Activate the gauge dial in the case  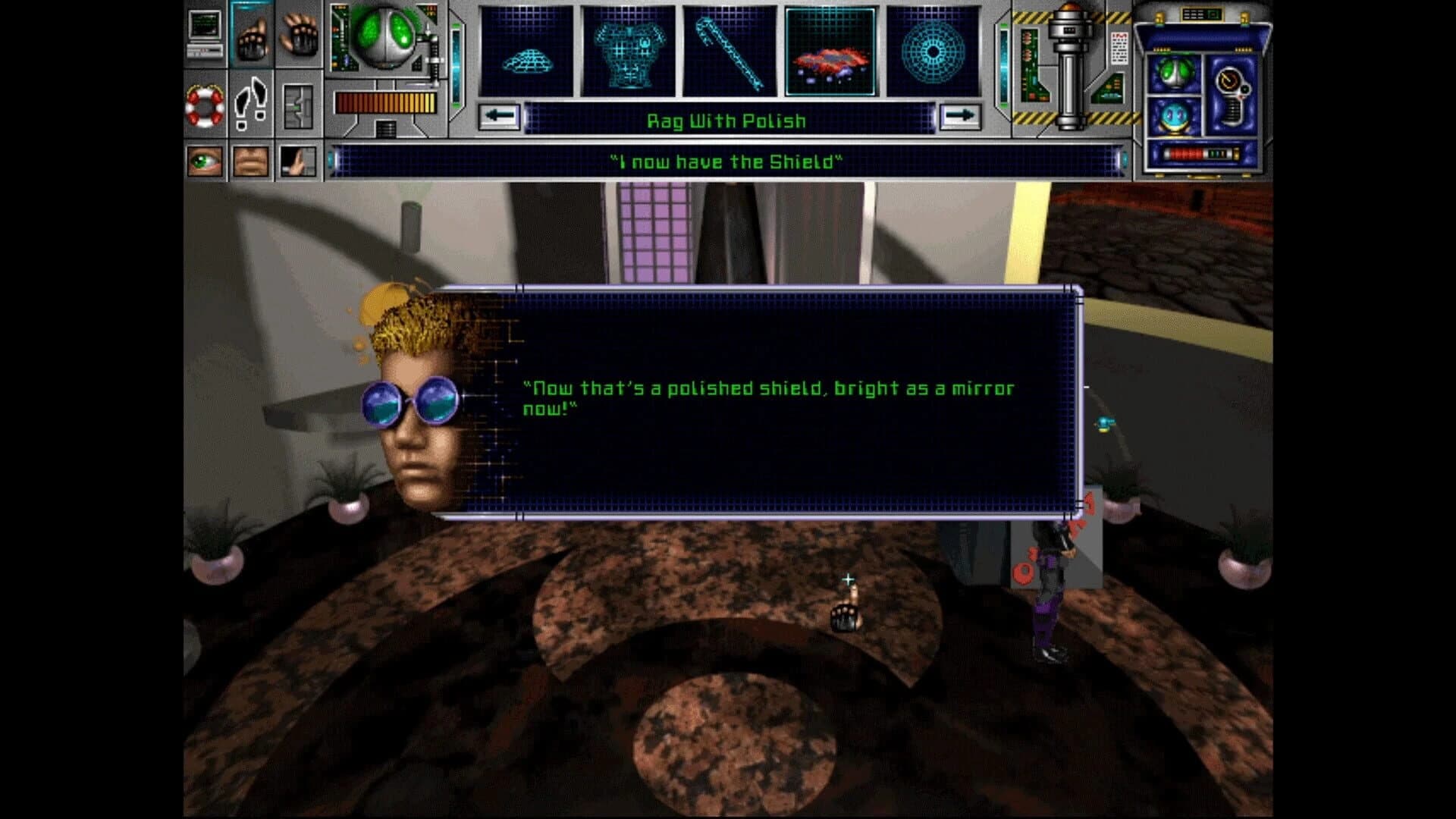[1228, 79]
